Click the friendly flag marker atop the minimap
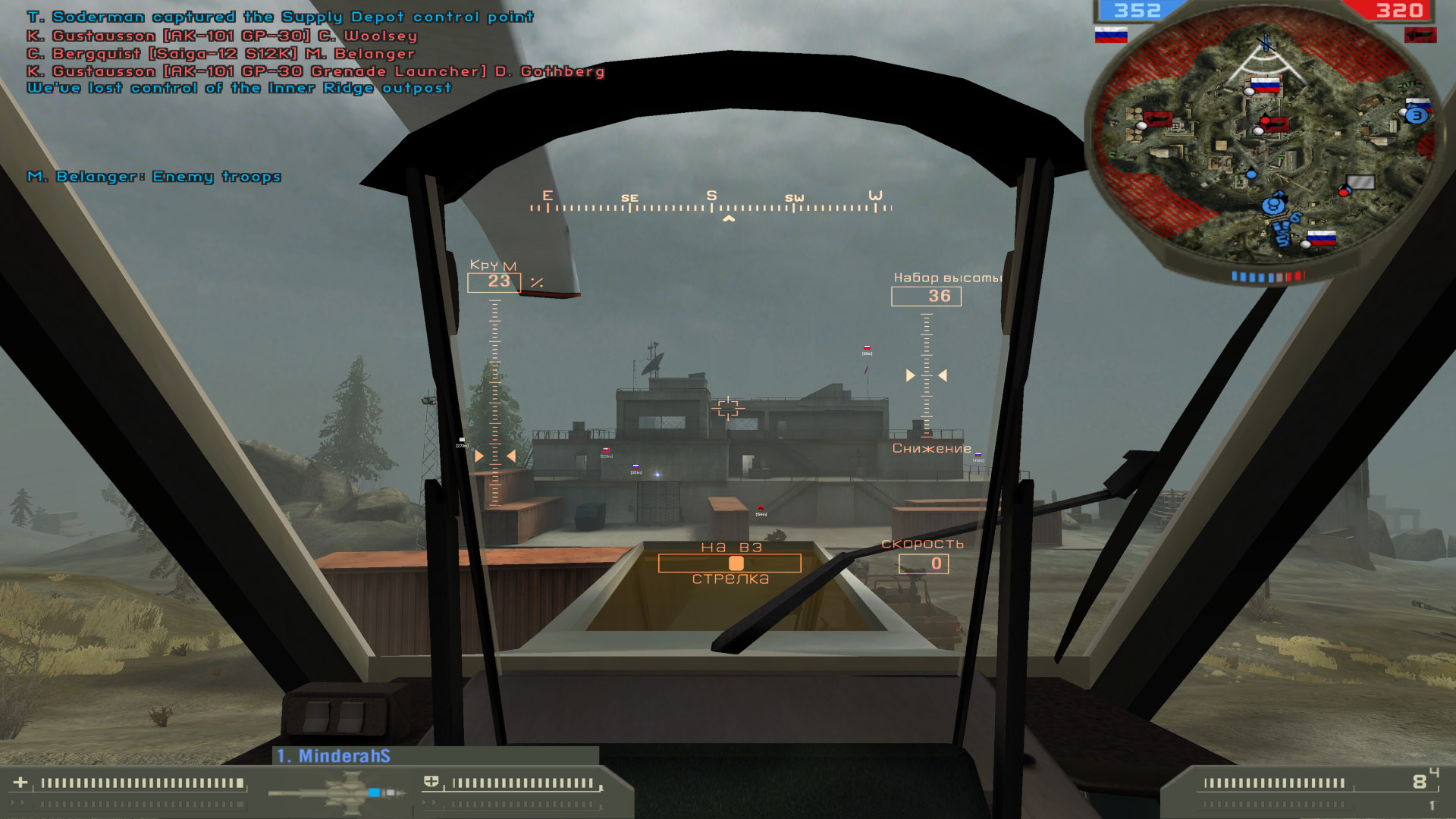The width and height of the screenshot is (1456, 819). click(x=1265, y=85)
